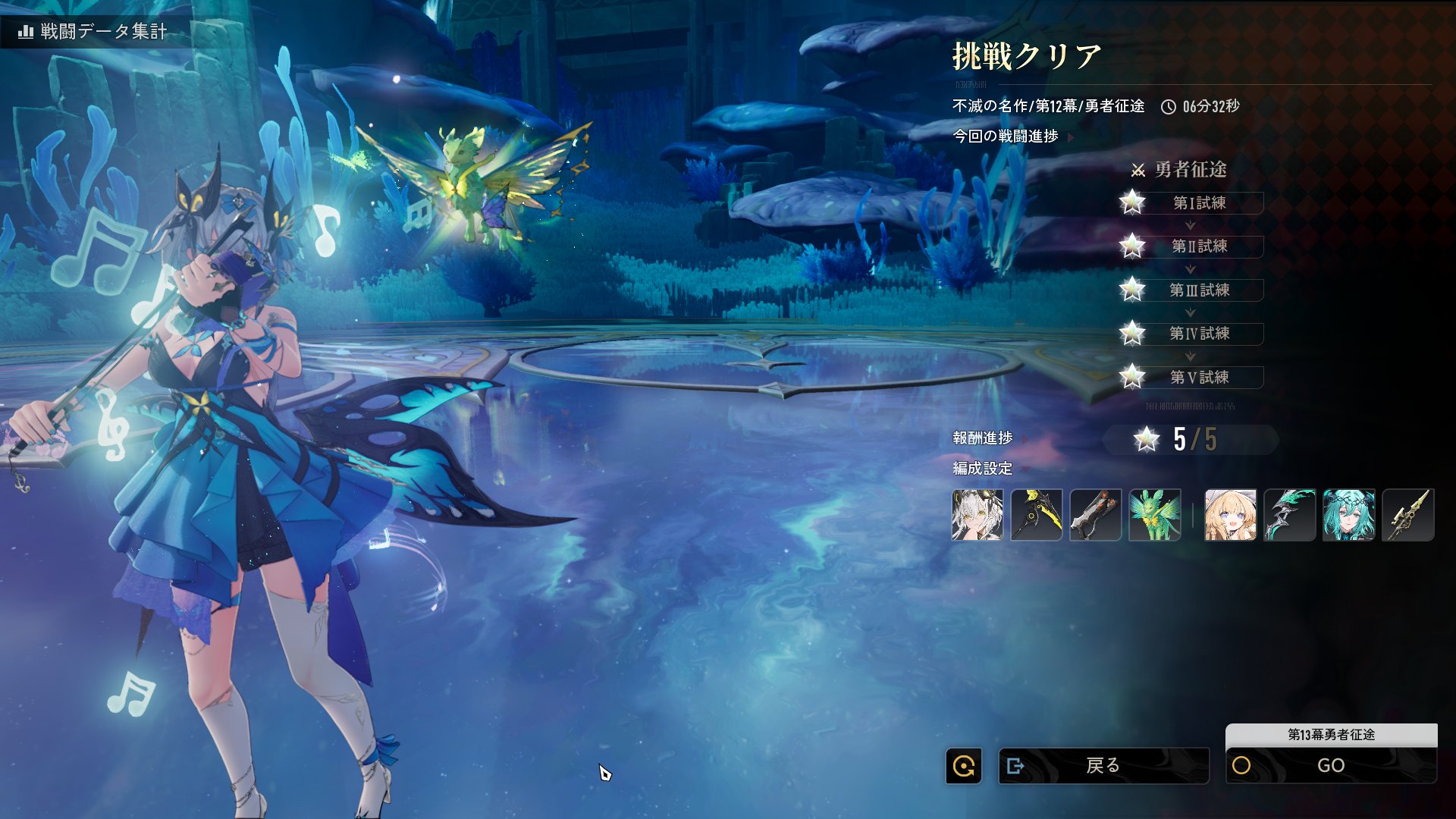Image resolution: width=1456 pixels, height=819 pixels.
Task: Choose the 第IV試練 trial row
Action: pyautogui.click(x=1199, y=334)
